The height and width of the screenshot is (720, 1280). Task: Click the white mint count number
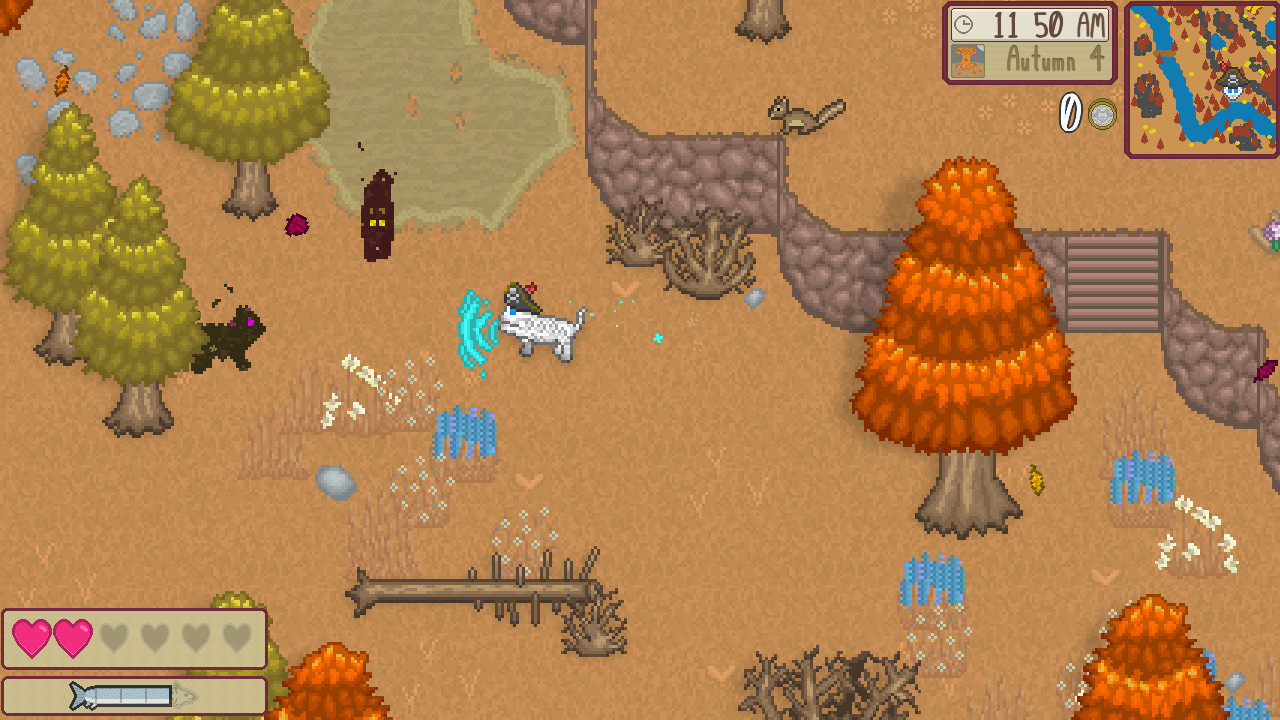click(1068, 114)
